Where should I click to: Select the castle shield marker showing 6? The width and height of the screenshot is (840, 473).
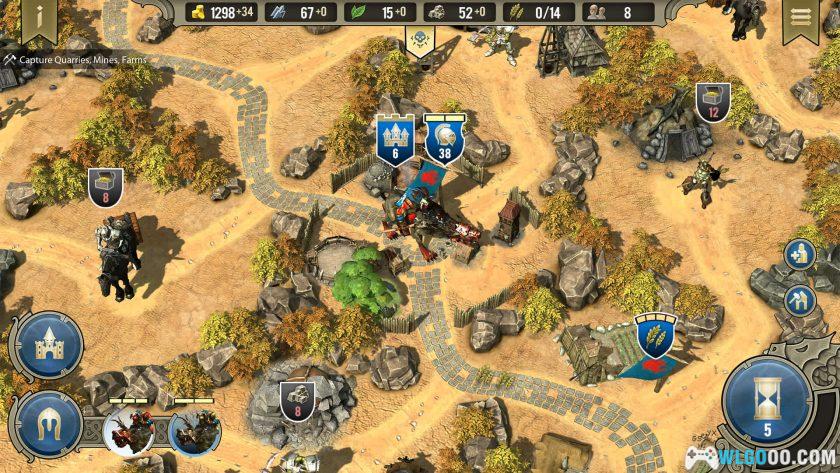click(395, 138)
